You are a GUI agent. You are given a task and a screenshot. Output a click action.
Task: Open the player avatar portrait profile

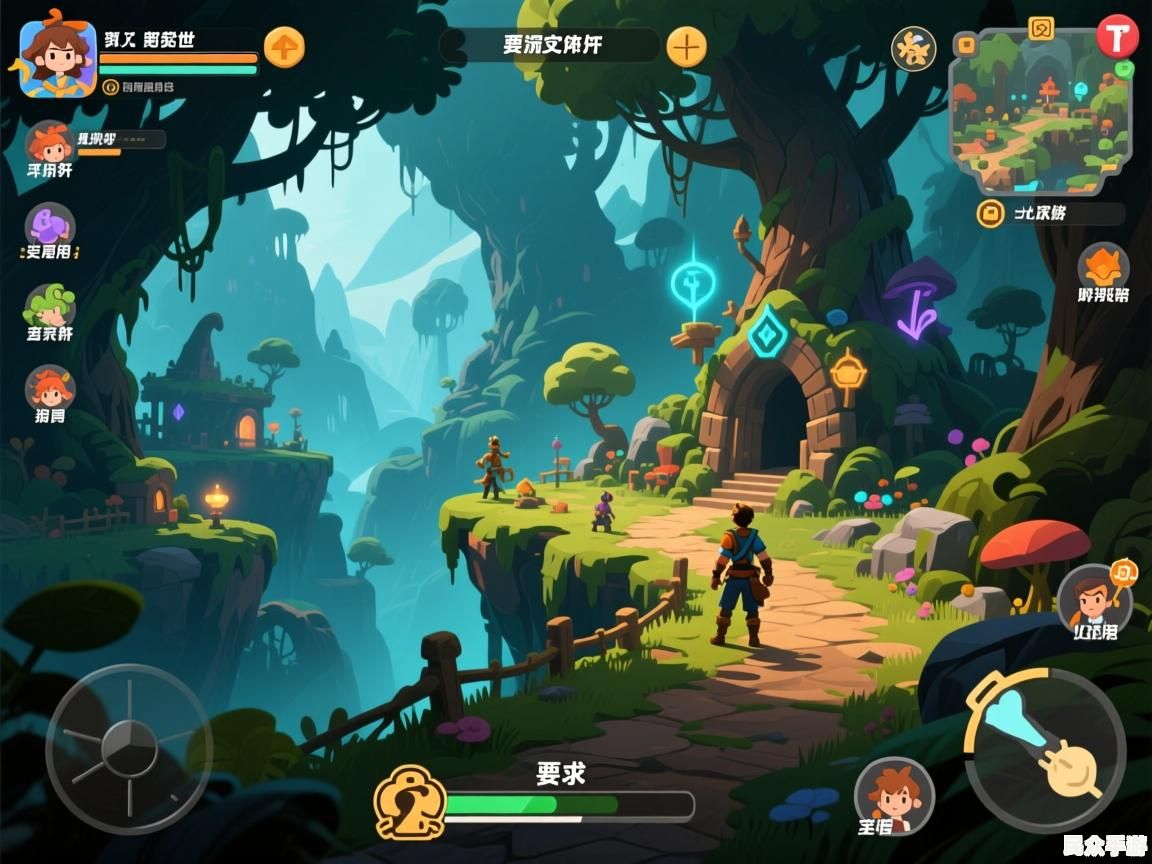(57, 59)
